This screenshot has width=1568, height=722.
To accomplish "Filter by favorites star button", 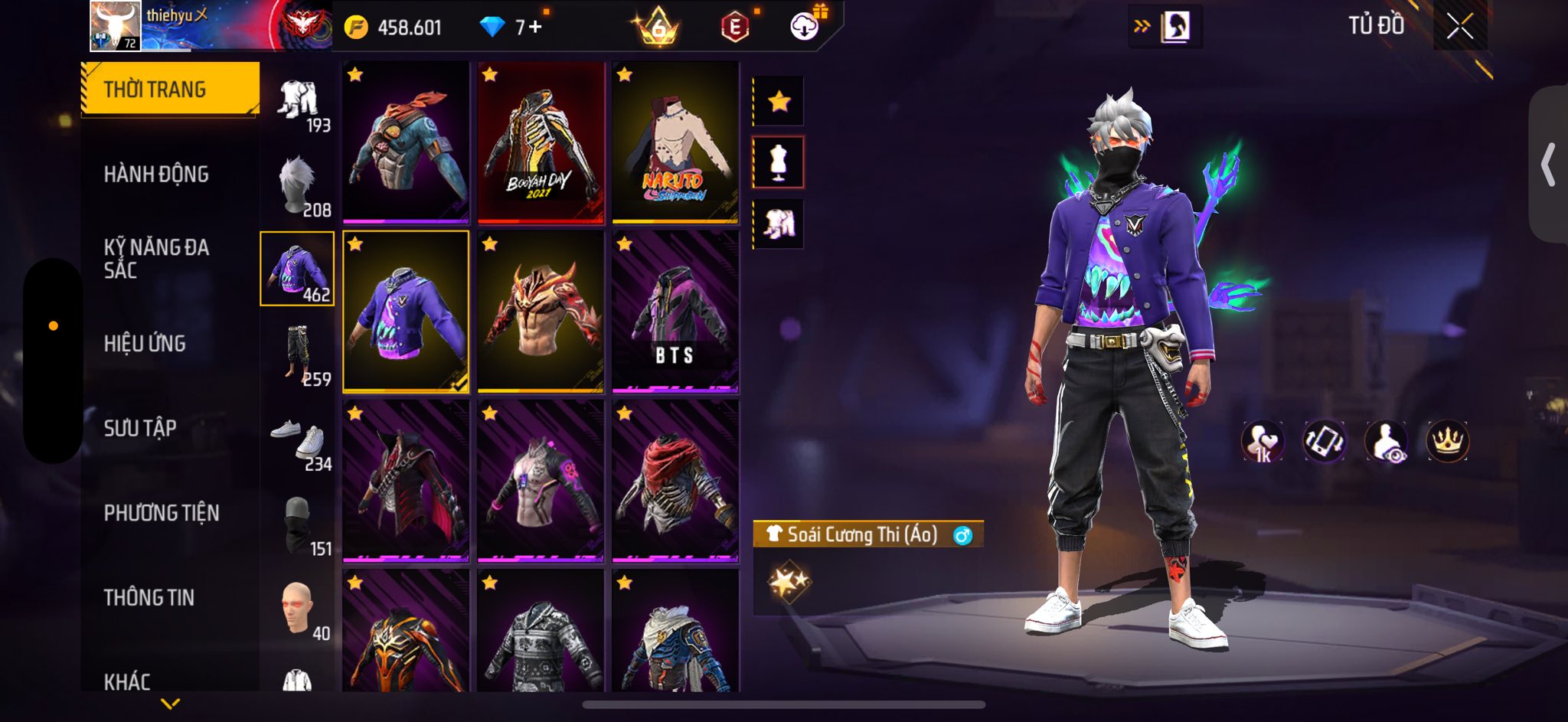I will point(779,101).
